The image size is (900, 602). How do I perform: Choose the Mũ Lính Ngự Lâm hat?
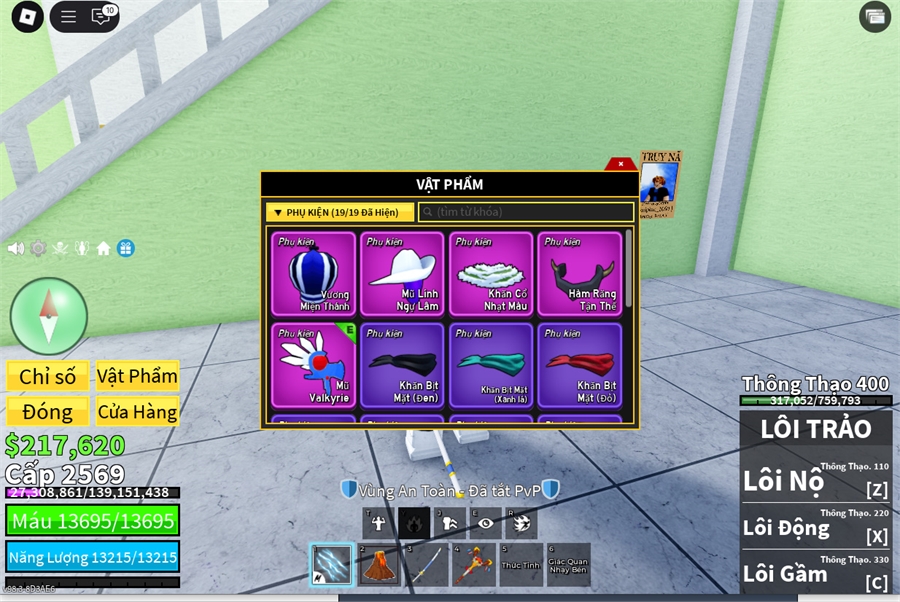click(x=402, y=273)
